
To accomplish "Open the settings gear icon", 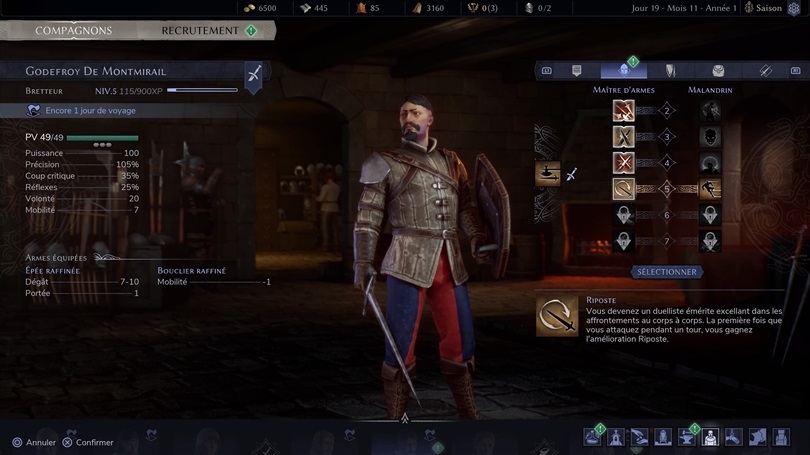I will tap(795, 9).
